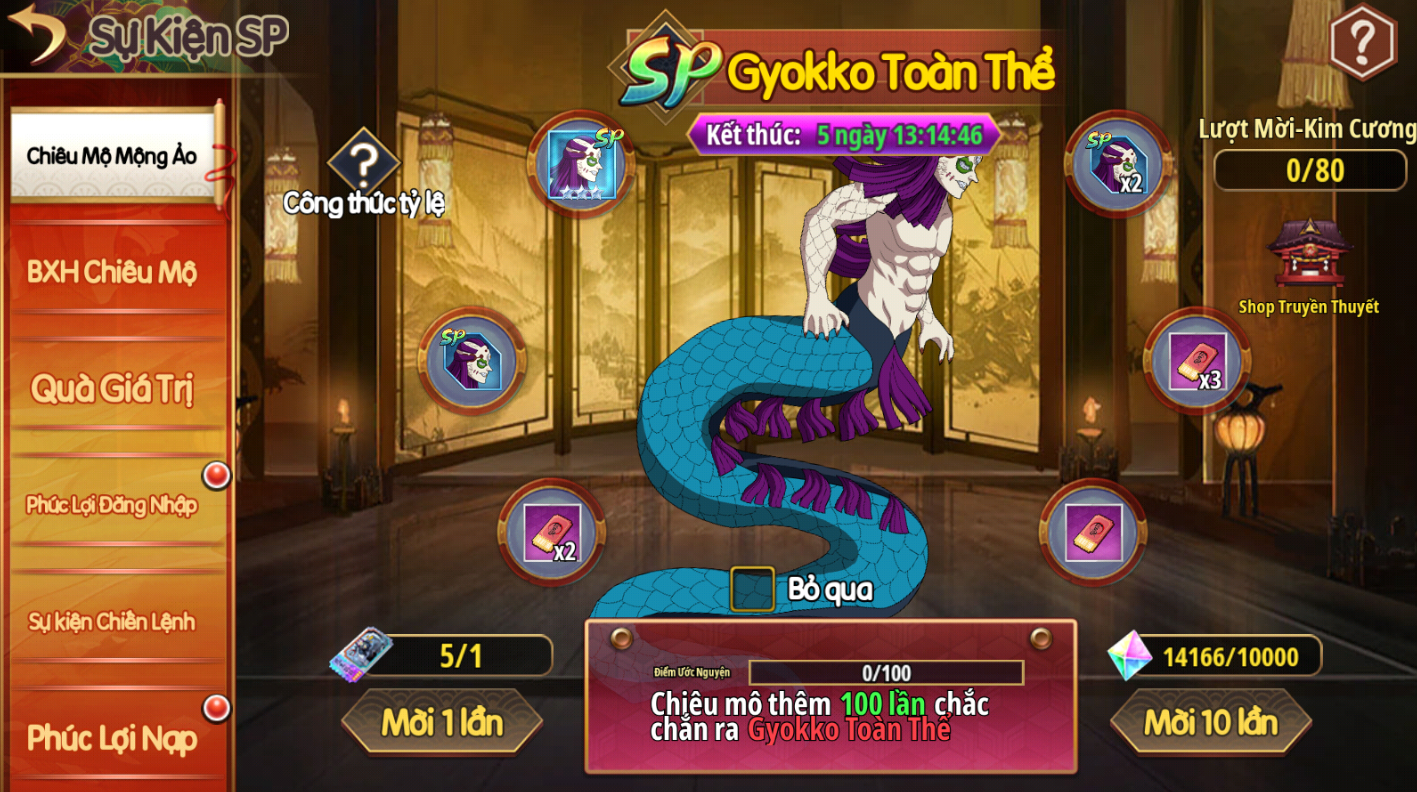Viewport: 1417px width, 792px height.
Task: View the red ticket x2 reward
Action: [x=552, y=532]
